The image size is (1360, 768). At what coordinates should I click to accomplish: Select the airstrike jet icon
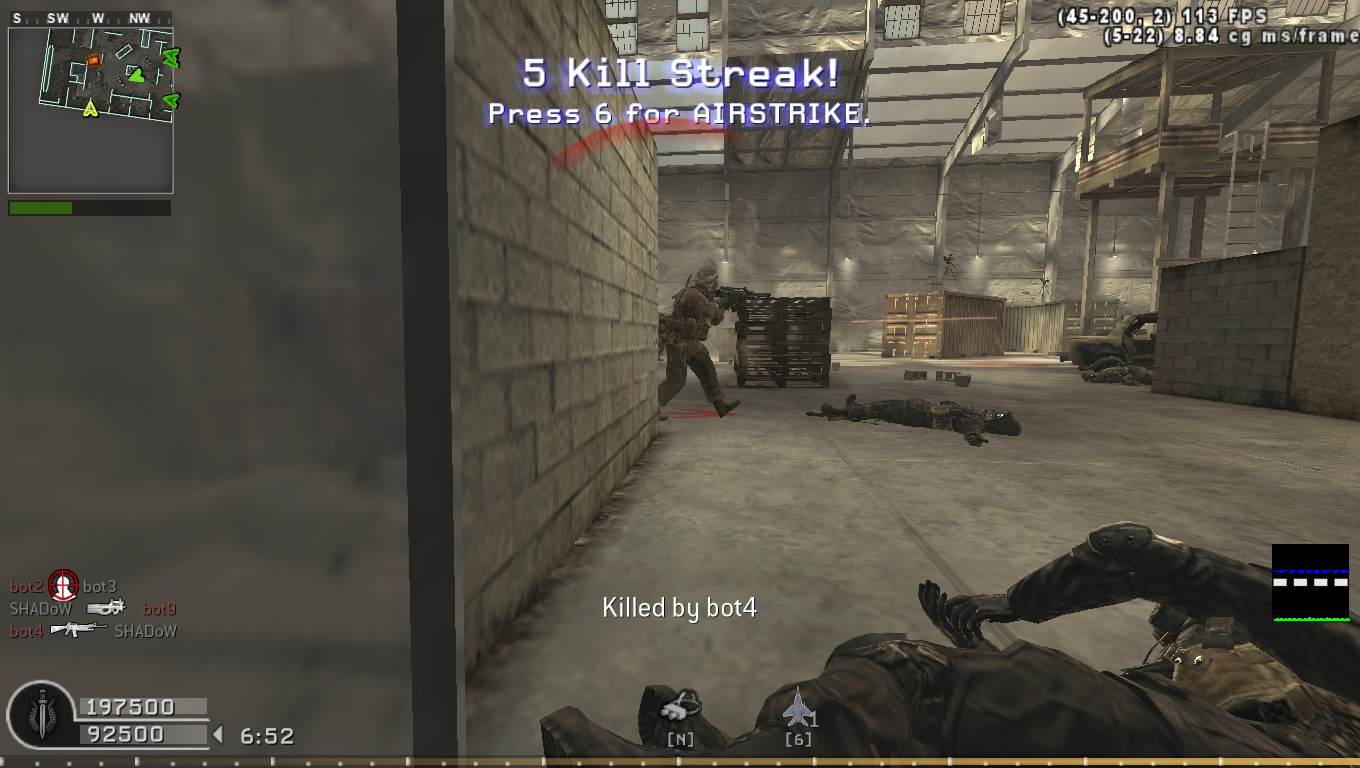[x=798, y=708]
